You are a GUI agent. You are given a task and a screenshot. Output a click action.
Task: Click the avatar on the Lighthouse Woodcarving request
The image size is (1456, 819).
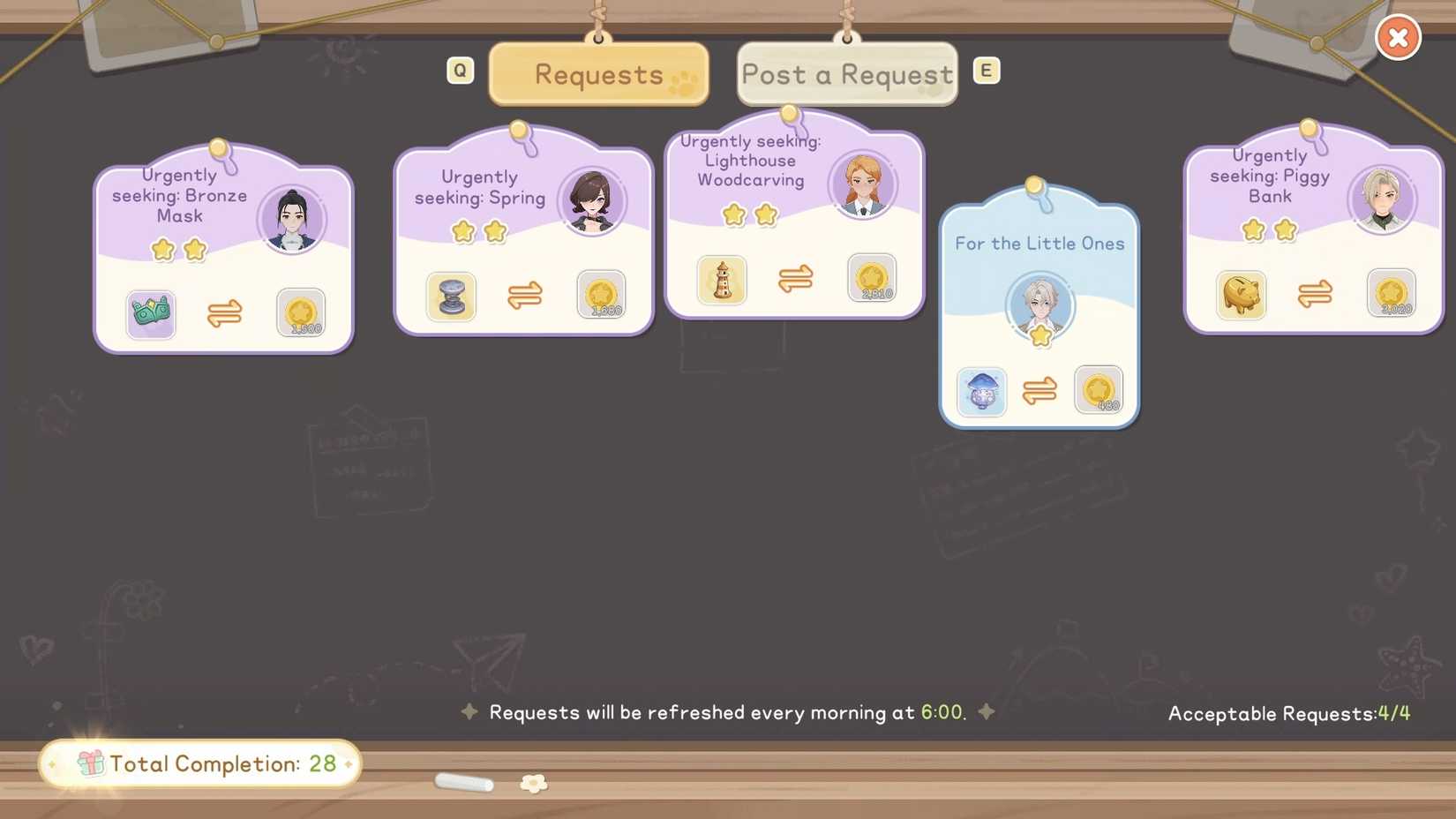[x=862, y=184]
